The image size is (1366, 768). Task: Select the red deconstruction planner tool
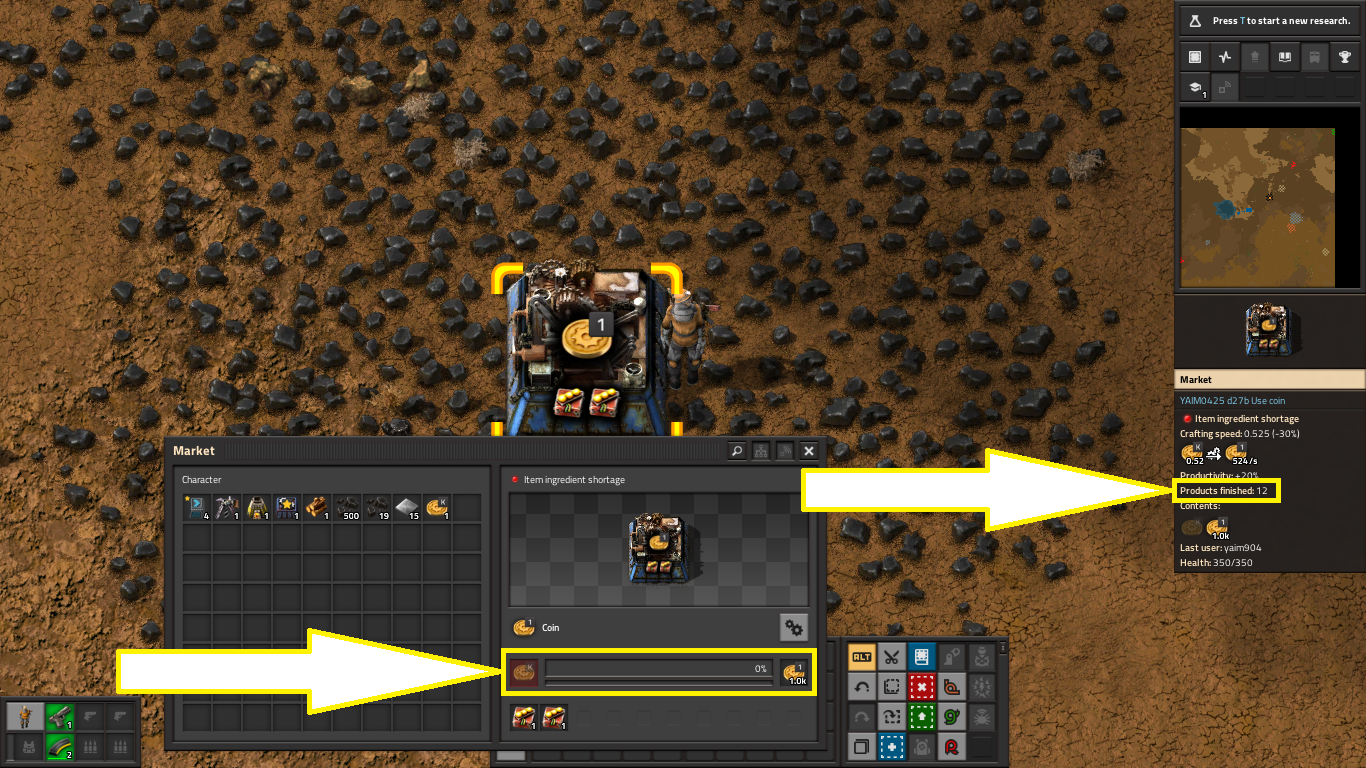click(922, 688)
